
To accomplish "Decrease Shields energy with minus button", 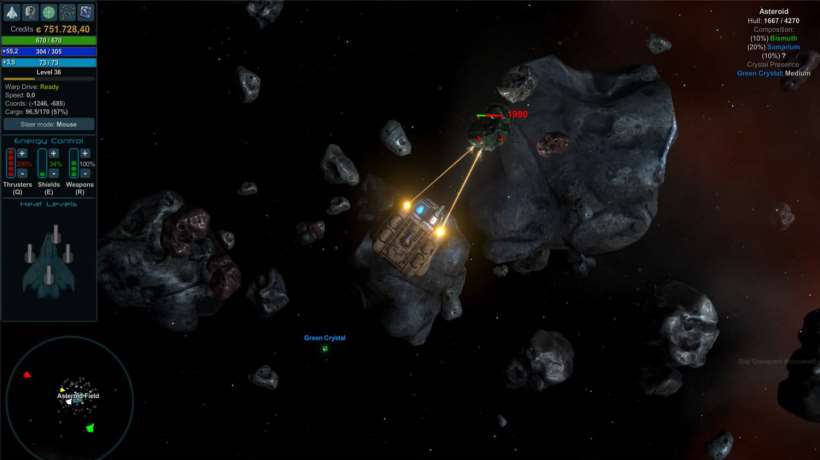I will [x=54, y=174].
